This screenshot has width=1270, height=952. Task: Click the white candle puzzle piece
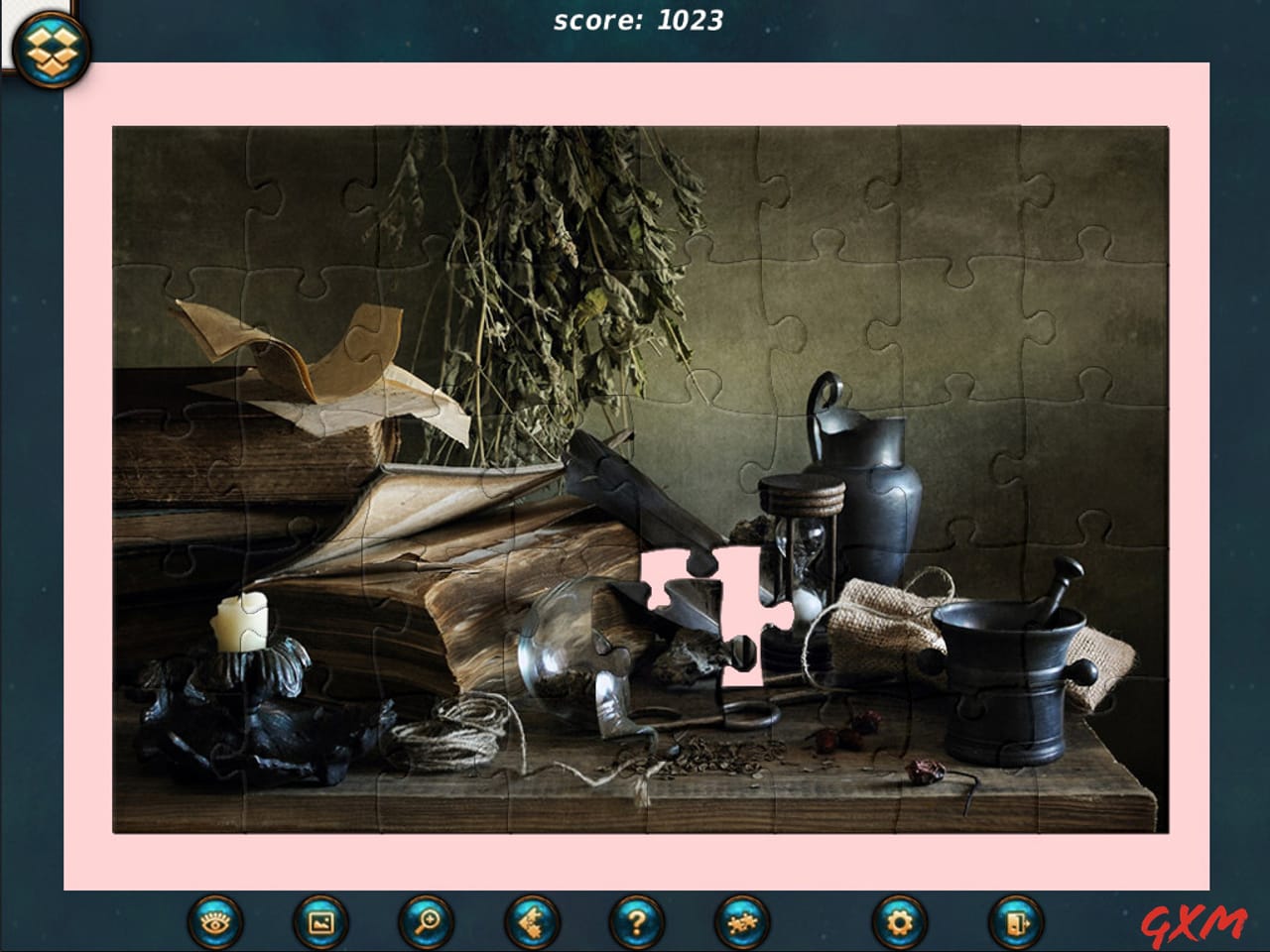(x=244, y=620)
